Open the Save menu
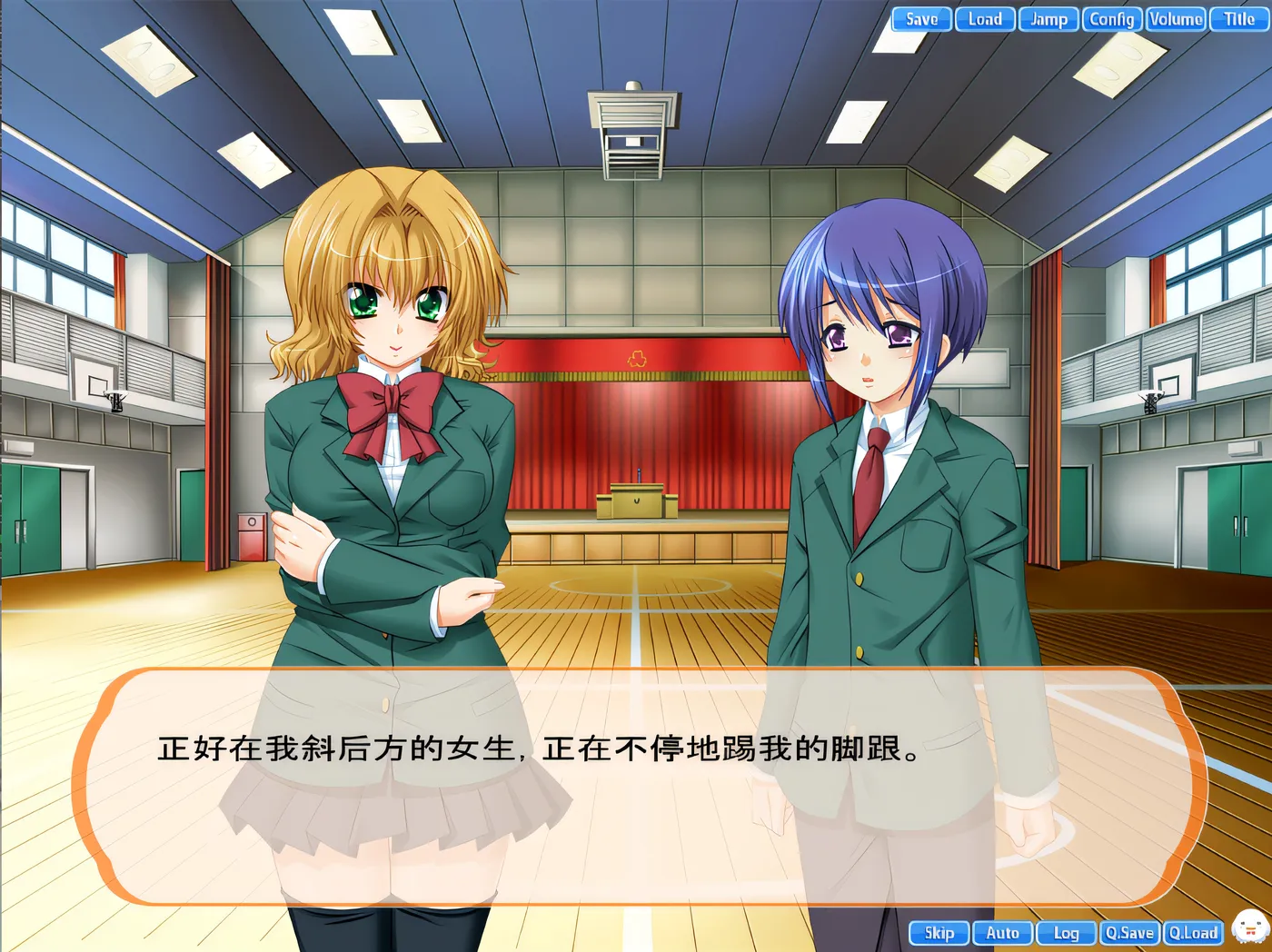The image size is (1272, 952). coord(921,19)
